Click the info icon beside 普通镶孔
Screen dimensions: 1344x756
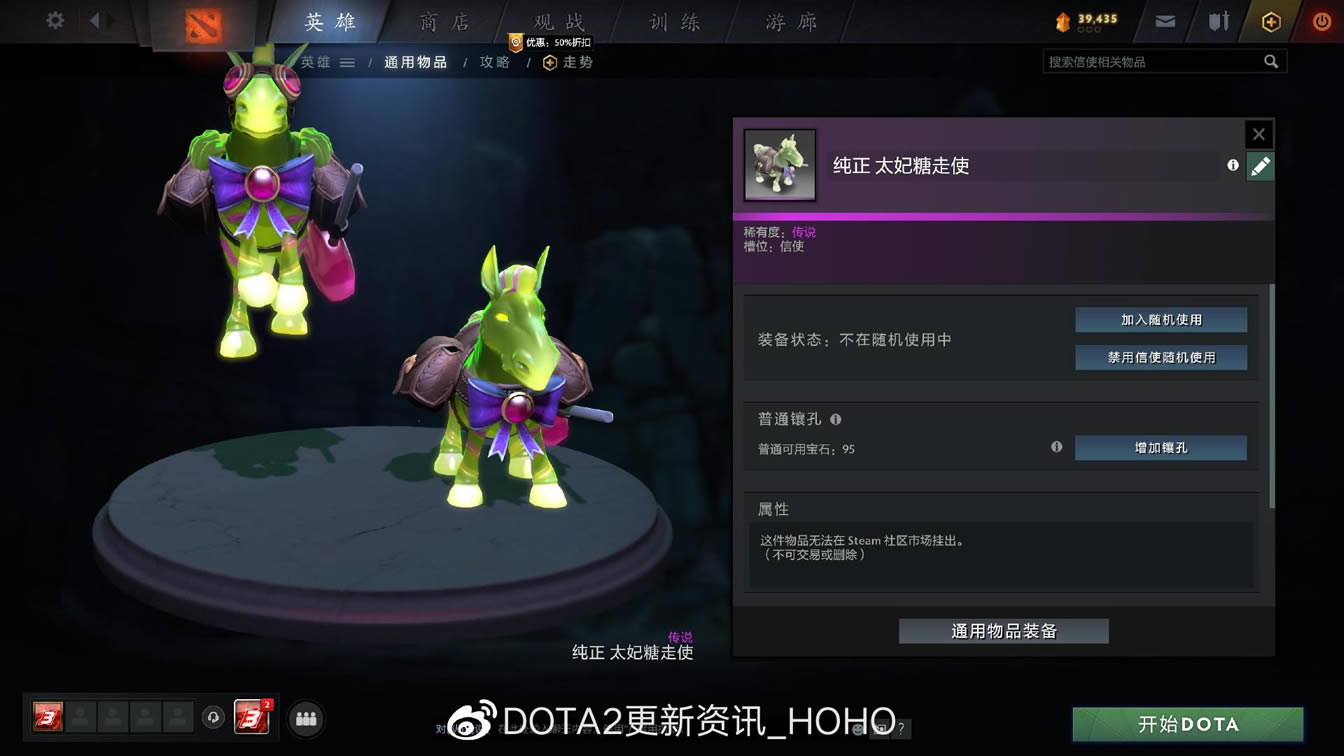[x=836, y=419]
